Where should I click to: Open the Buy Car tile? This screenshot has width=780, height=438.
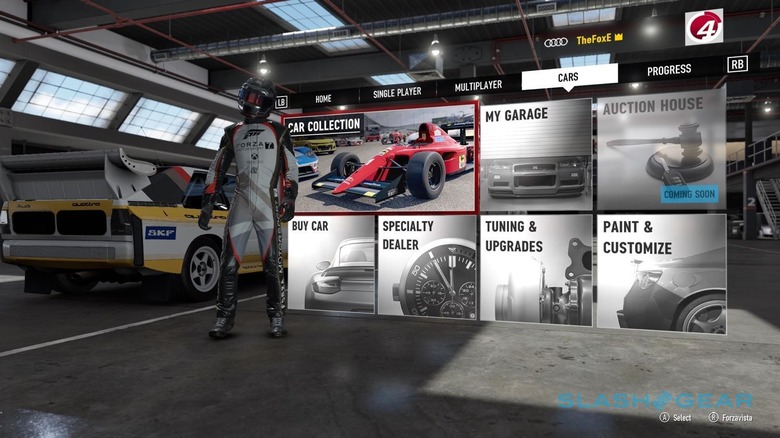(x=330, y=264)
